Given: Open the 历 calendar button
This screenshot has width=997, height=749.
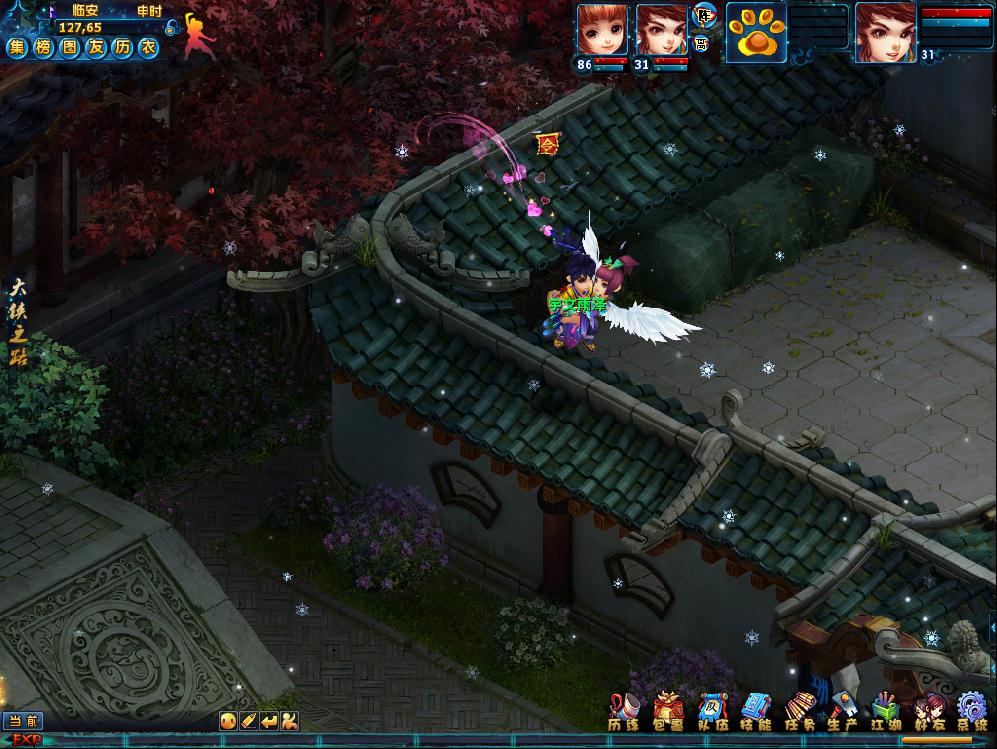Looking at the screenshot, I should coord(121,47).
